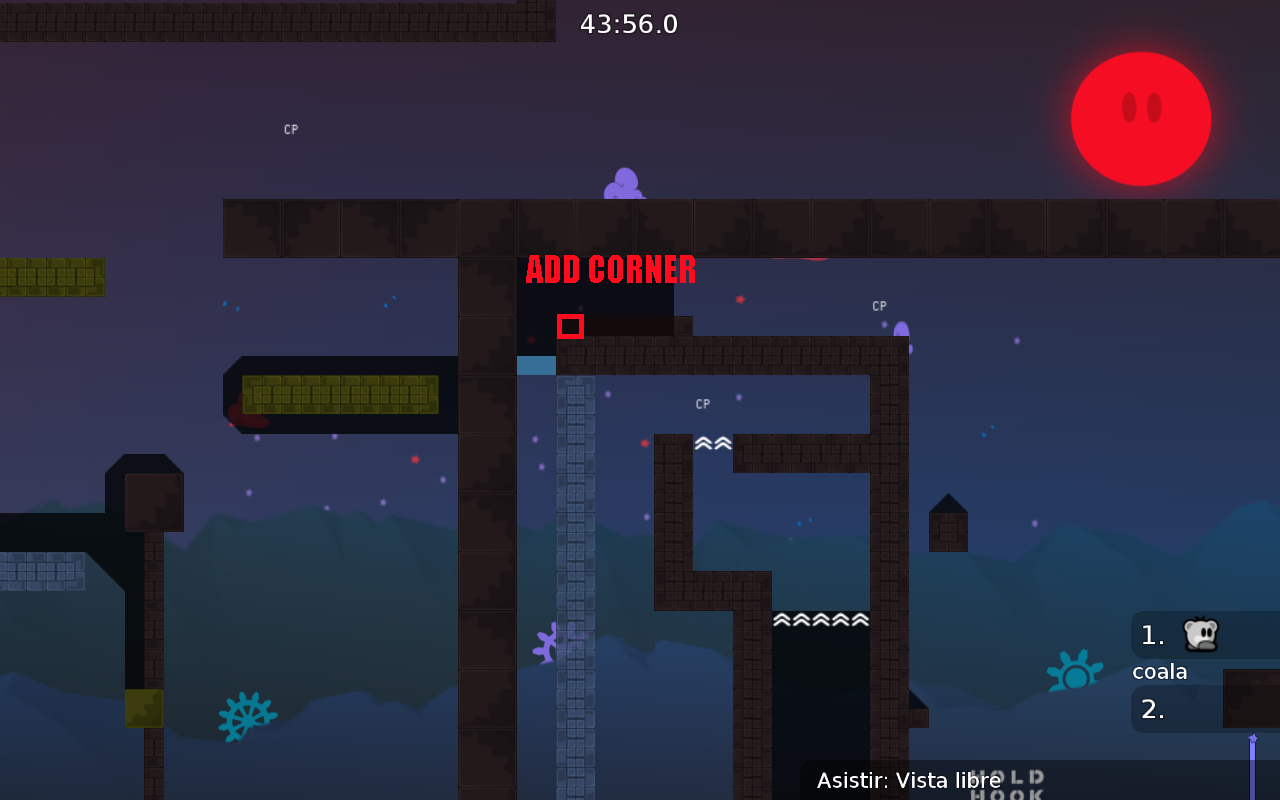The image size is (1280, 800).
Task: Click the red enemy face top right
Action: point(1140,117)
